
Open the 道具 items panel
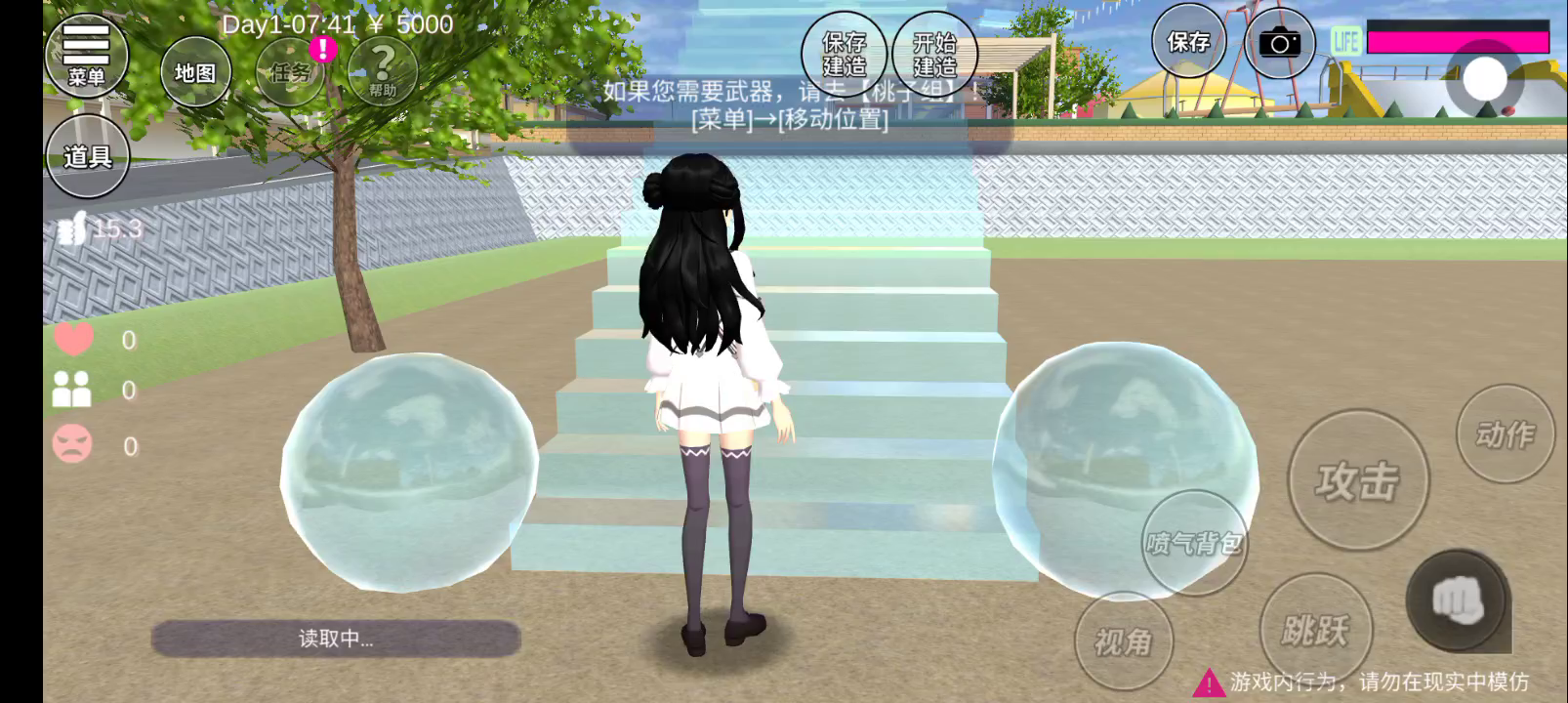click(x=87, y=156)
